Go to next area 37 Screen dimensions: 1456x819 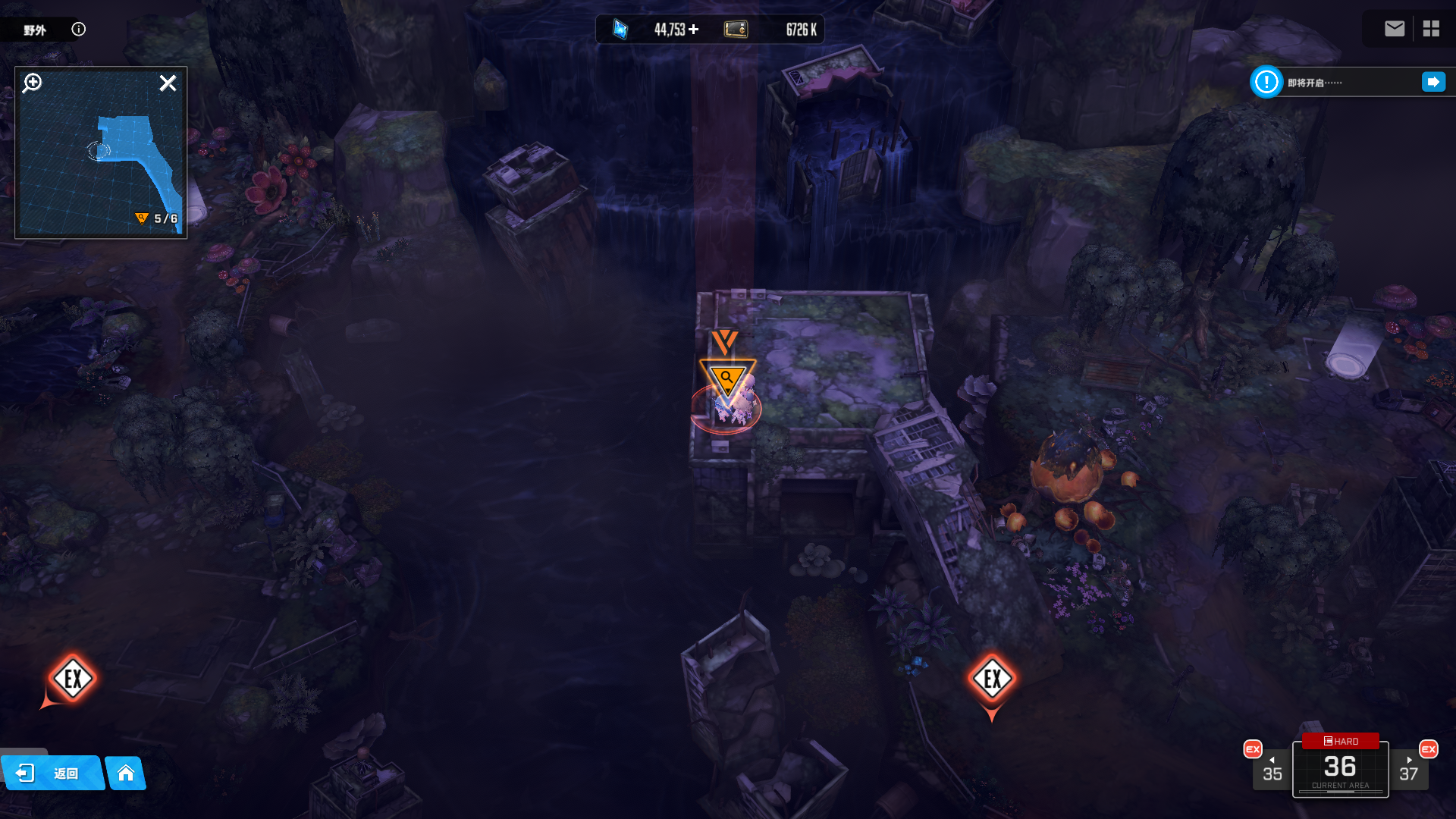point(1408,770)
